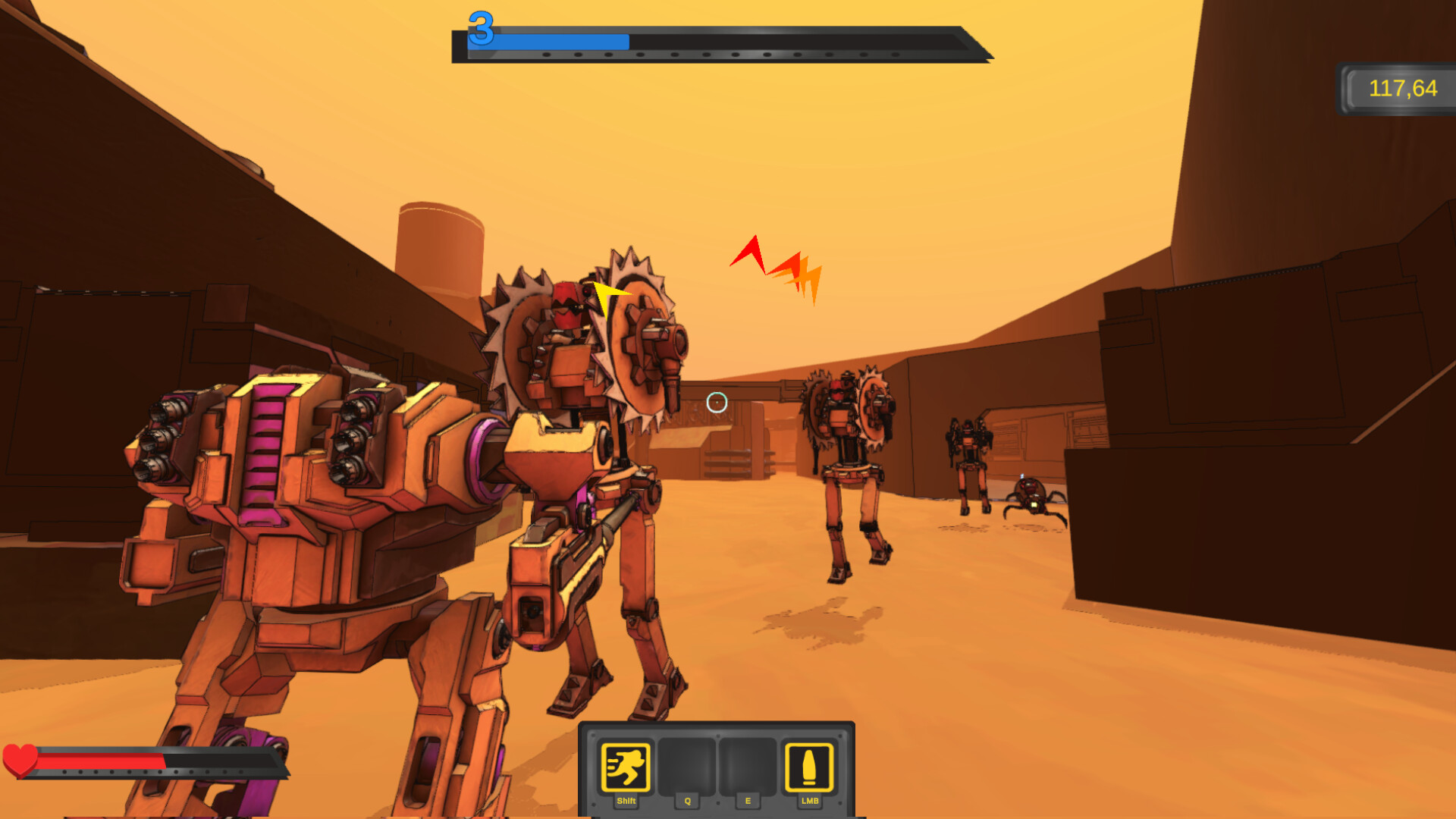The image size is (1456, 819).
Task: Click the LMB key label
Action: 808,801
